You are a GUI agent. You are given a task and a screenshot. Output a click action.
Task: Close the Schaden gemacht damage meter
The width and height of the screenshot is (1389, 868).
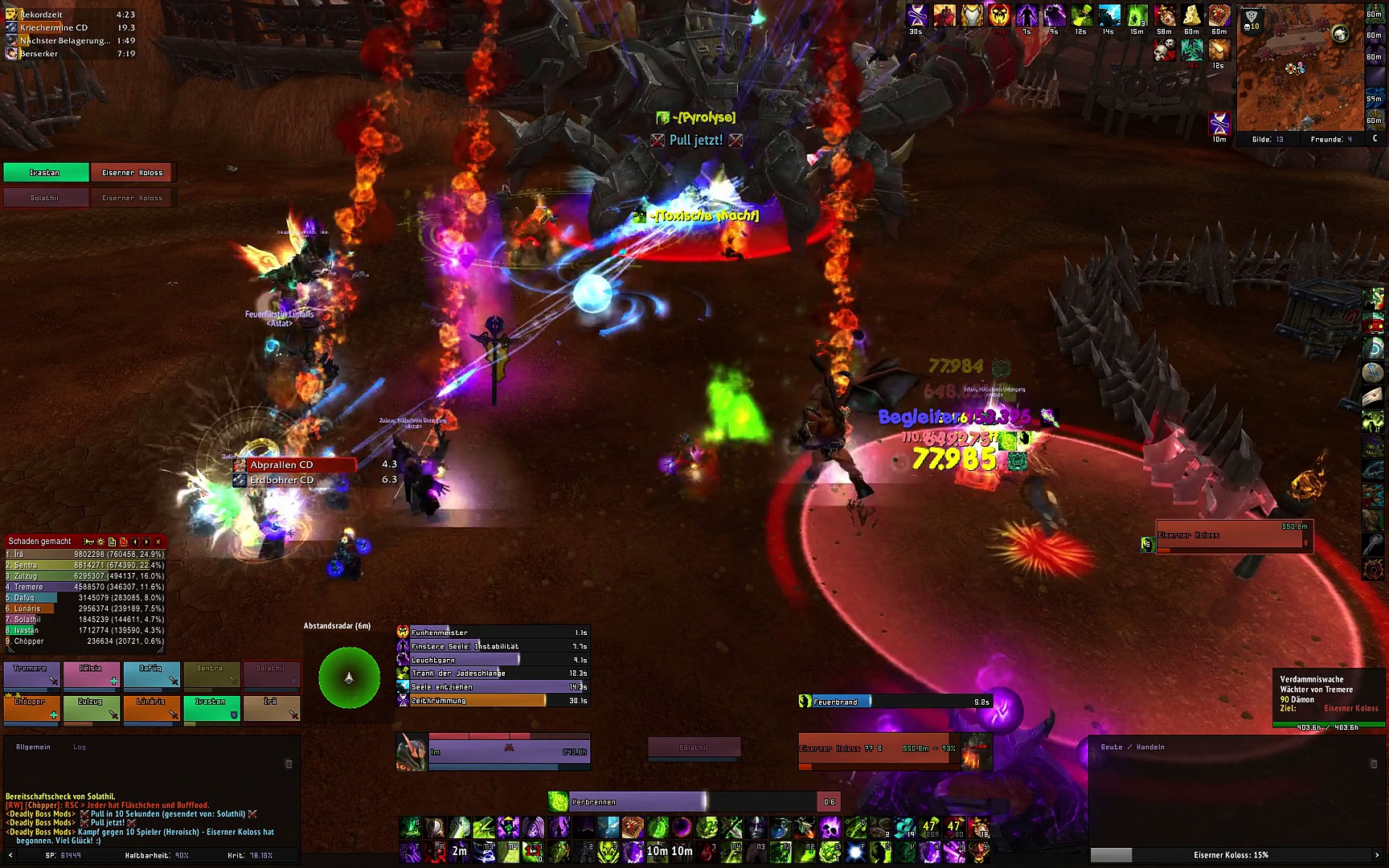(x=158, y=542)
